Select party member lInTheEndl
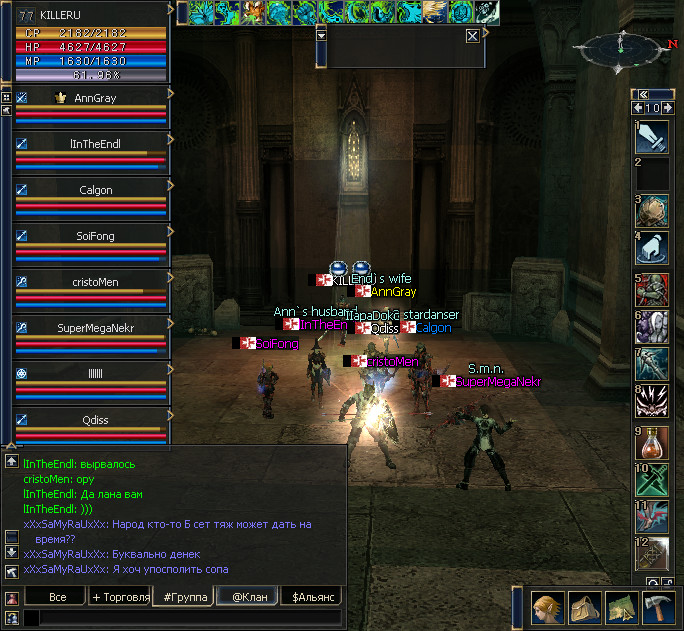This screenshot has height=631, width=684. pyautogui.click(x=94, y=144)
